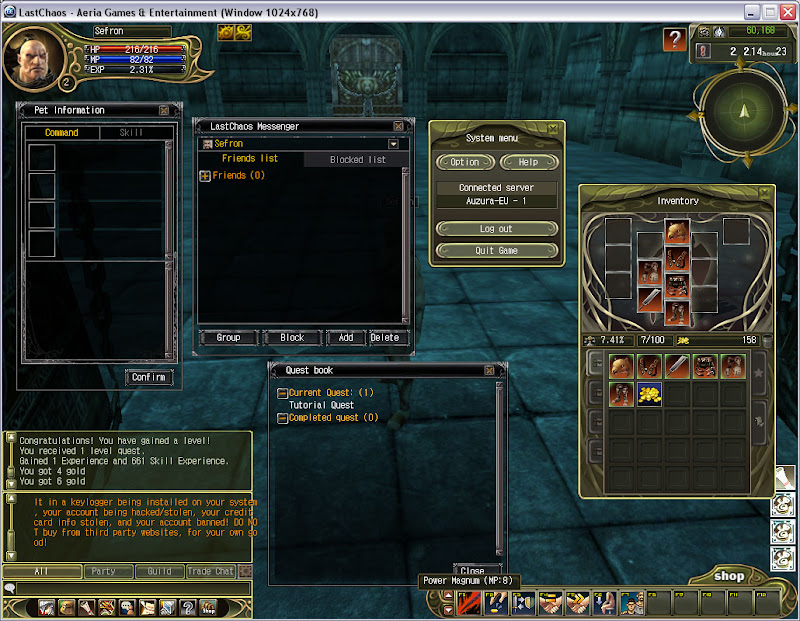Viewport: 800px width, 621px height.
Task: Add a friend in LastChaos Messenger
Action: [345, 338]
